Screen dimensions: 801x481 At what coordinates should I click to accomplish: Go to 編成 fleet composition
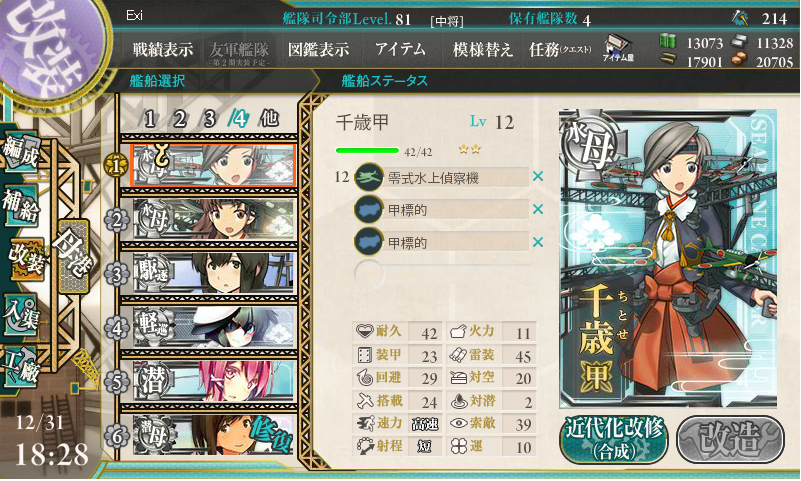[21, 152]
